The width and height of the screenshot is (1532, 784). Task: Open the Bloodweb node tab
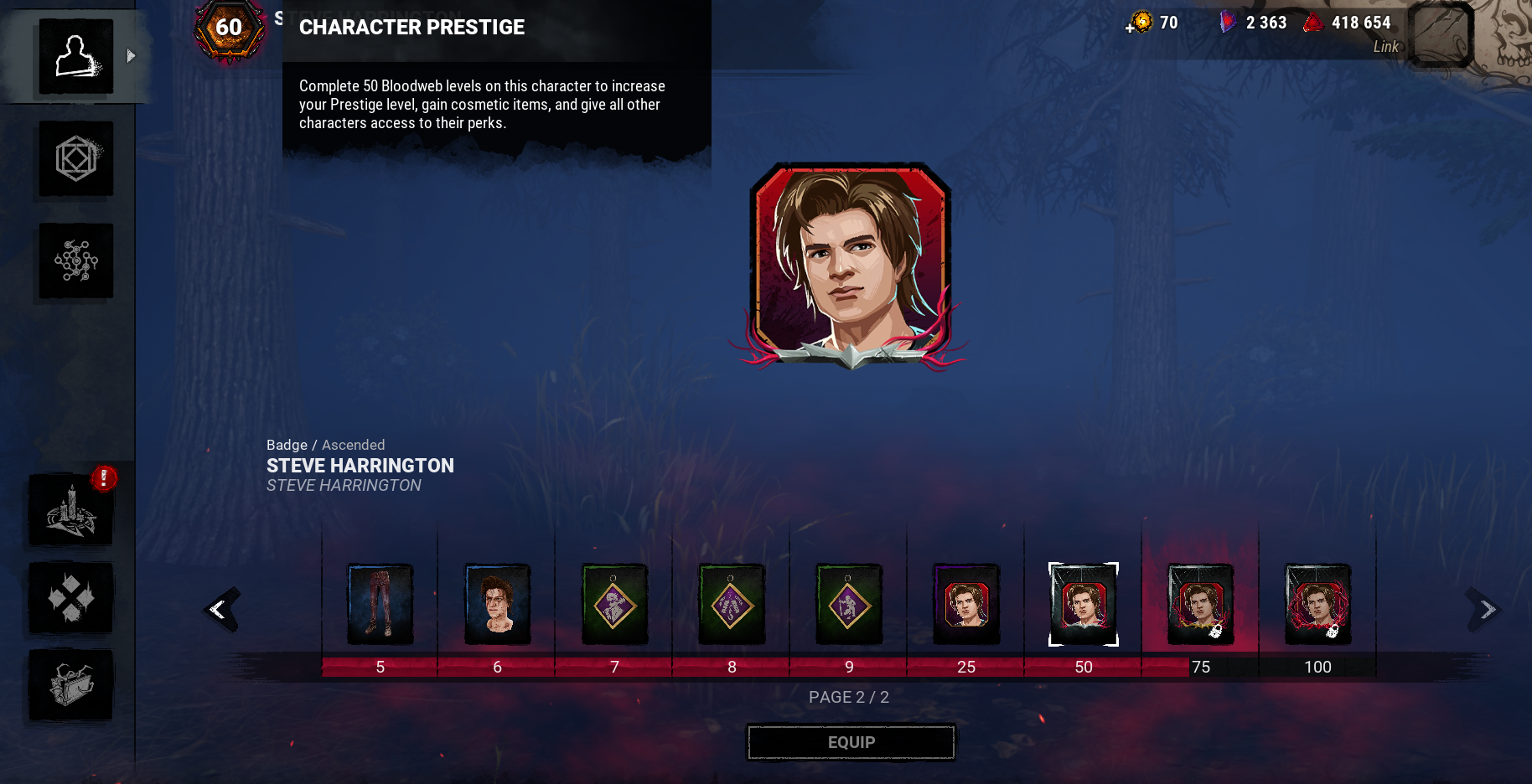76,261
